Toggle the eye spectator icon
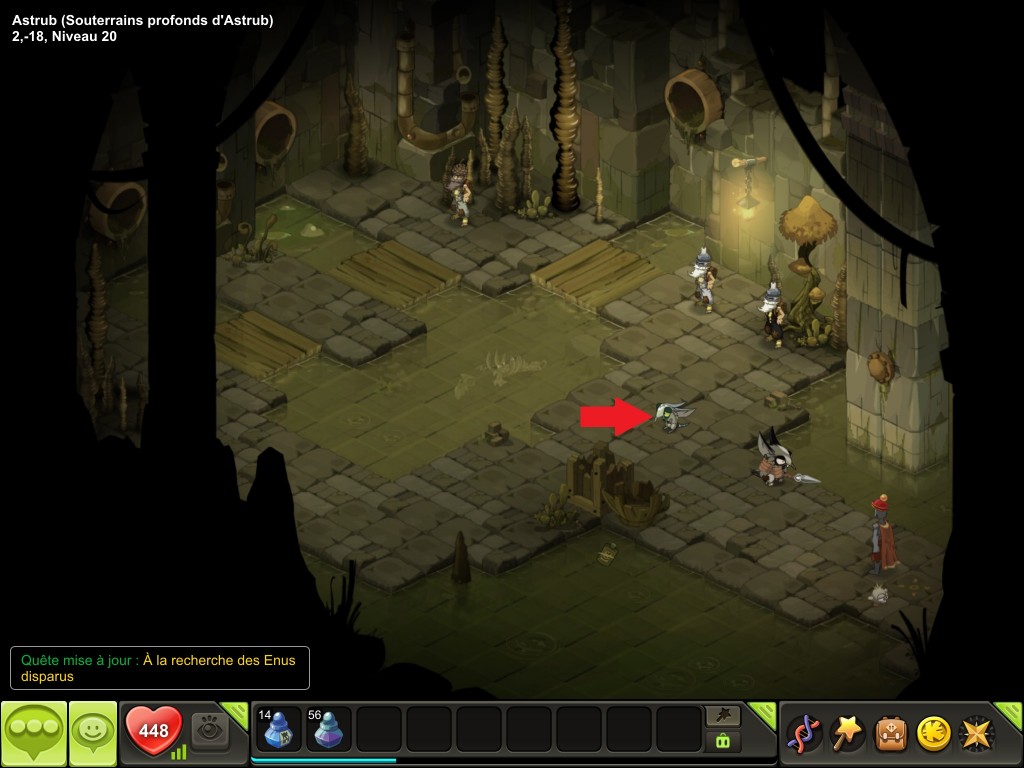Viewport: 1024px width, 768px height. [210, 731]
